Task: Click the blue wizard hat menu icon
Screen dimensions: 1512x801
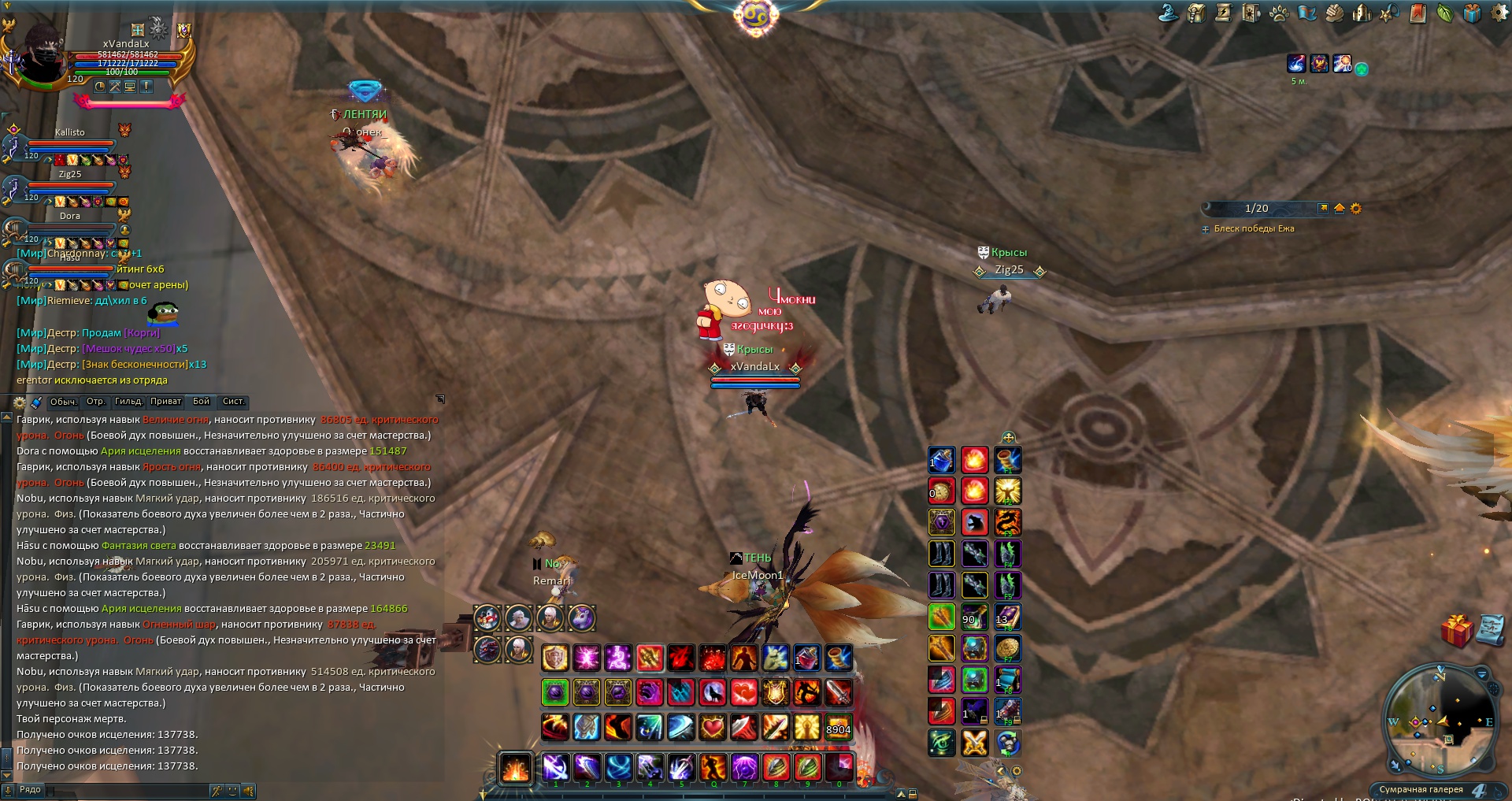Action: click(1169, 13)
